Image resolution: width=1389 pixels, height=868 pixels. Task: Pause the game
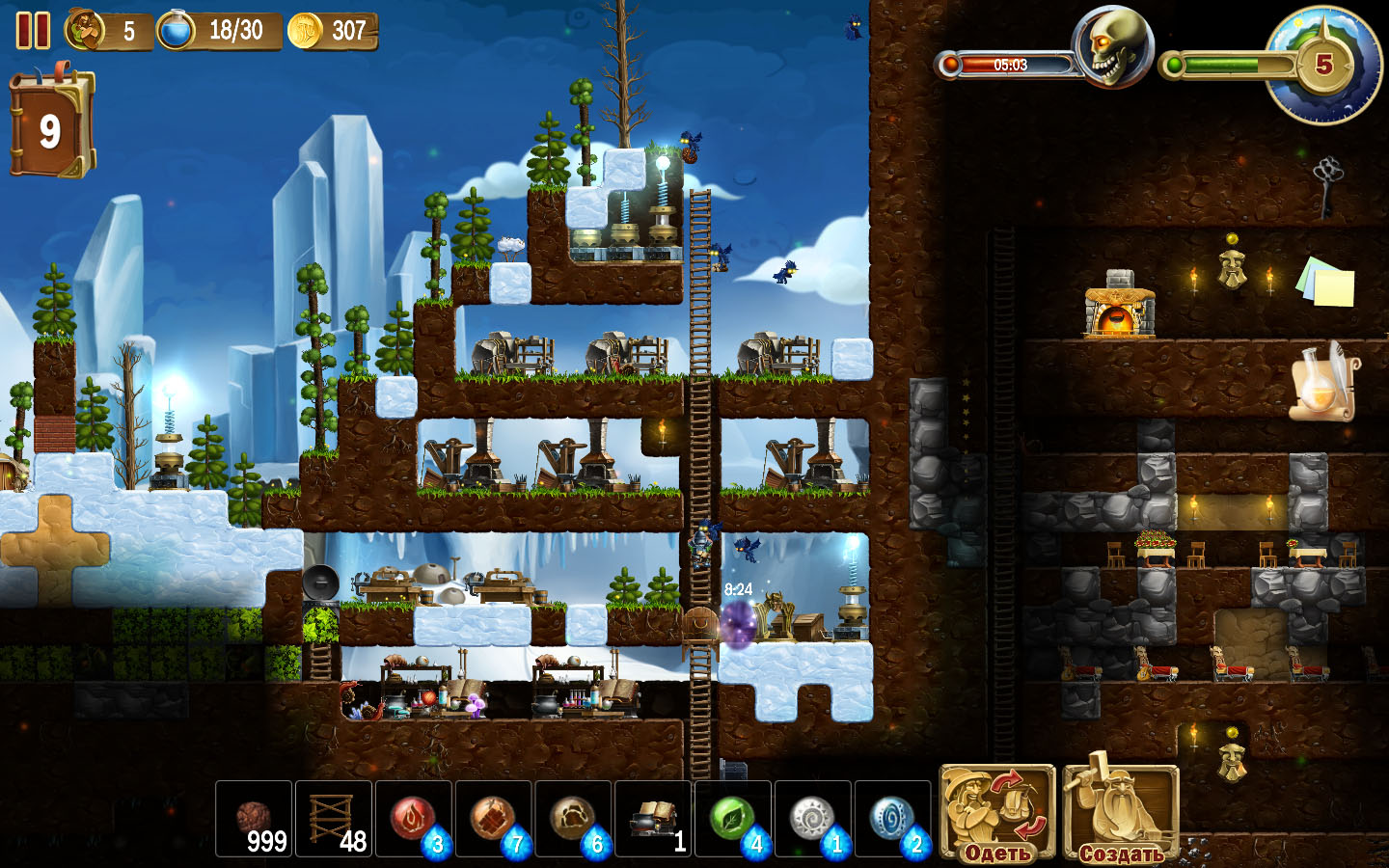click(x=33, y=31)
